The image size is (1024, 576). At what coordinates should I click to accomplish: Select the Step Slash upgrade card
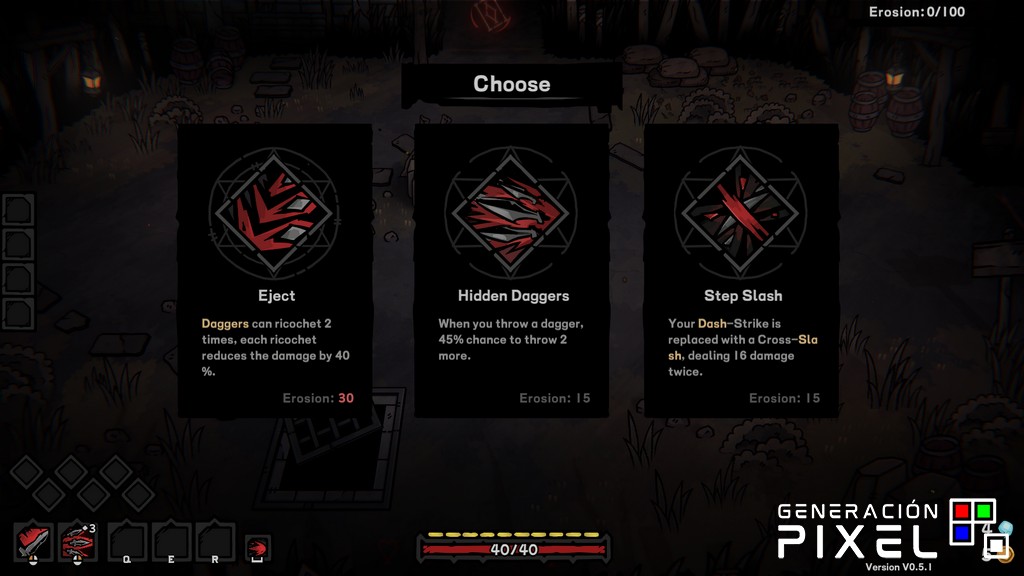pyautogui.click(x=742, y=270)
